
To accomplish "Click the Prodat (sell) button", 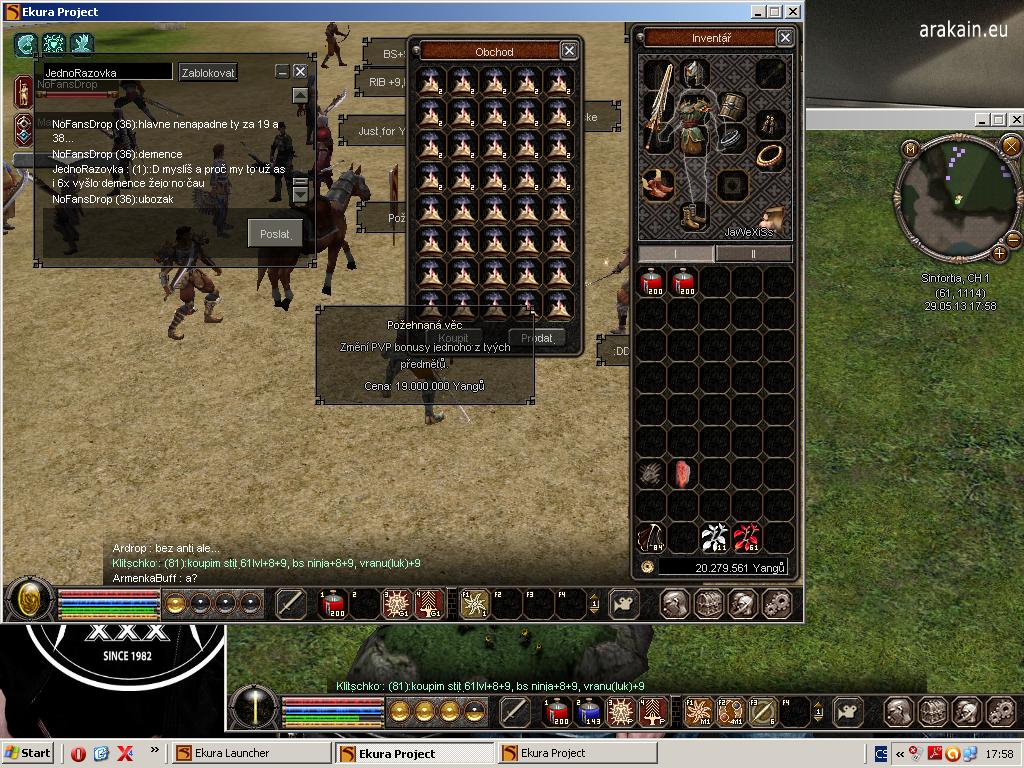I will [537, 338].
